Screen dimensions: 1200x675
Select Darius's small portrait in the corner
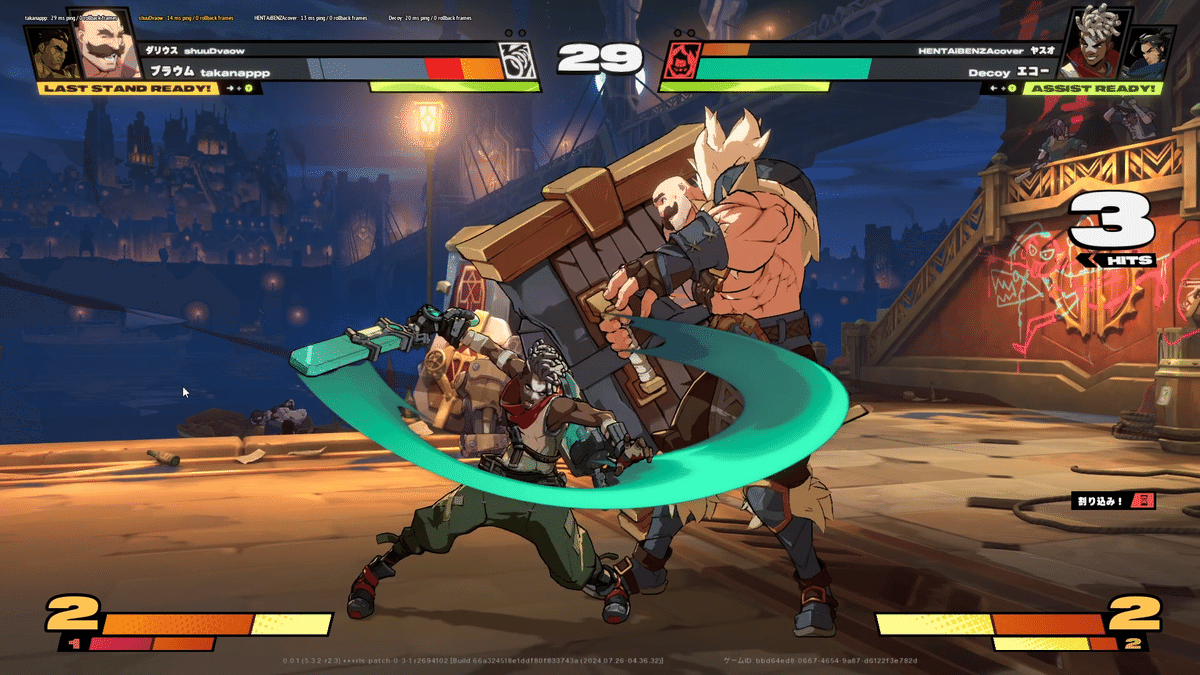click(x=48, y=53)
